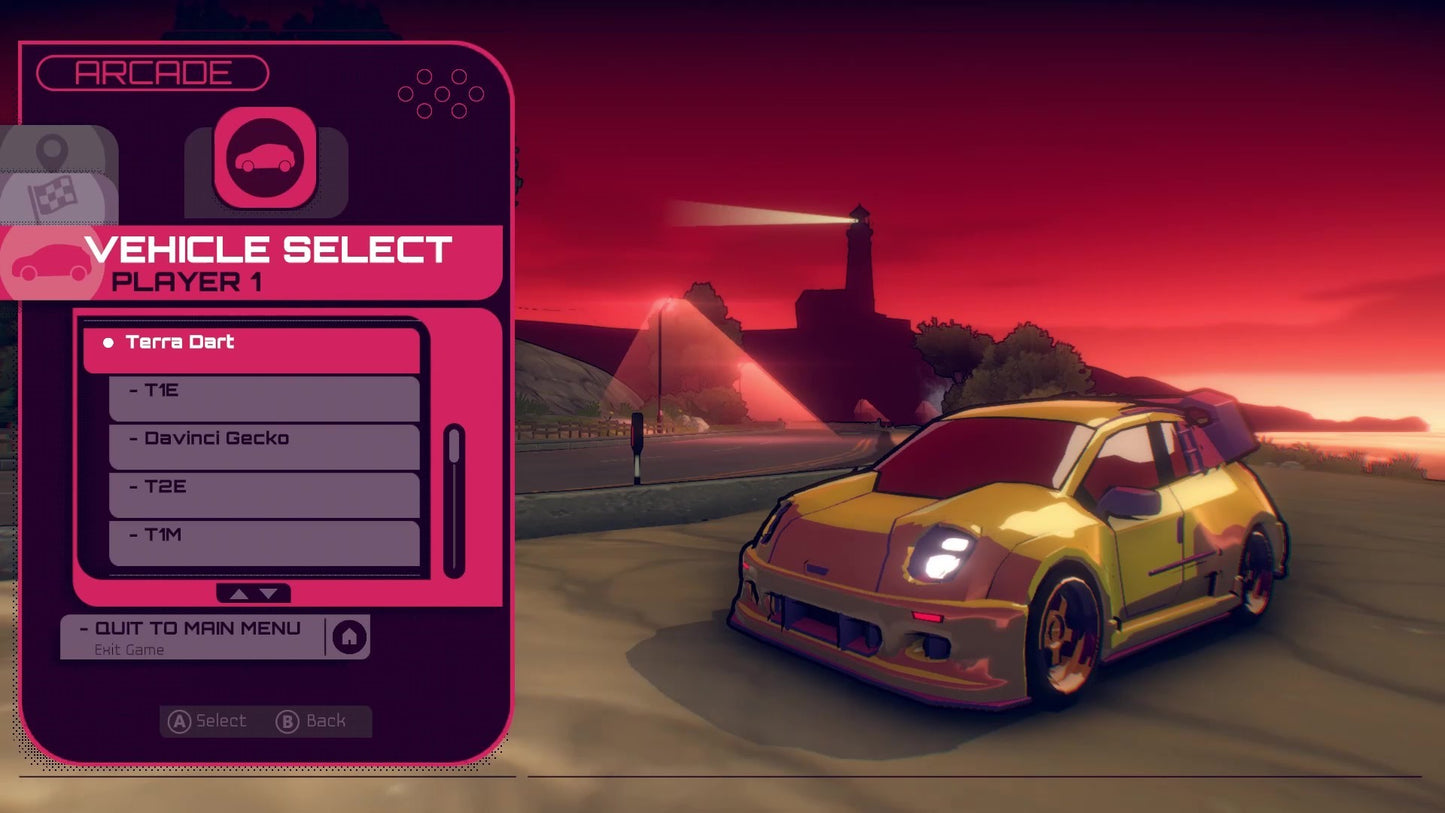Image resolution: width=1445 pixels, height=813 pixels.
Task: Click the Exit Game label
Action: 131,650
